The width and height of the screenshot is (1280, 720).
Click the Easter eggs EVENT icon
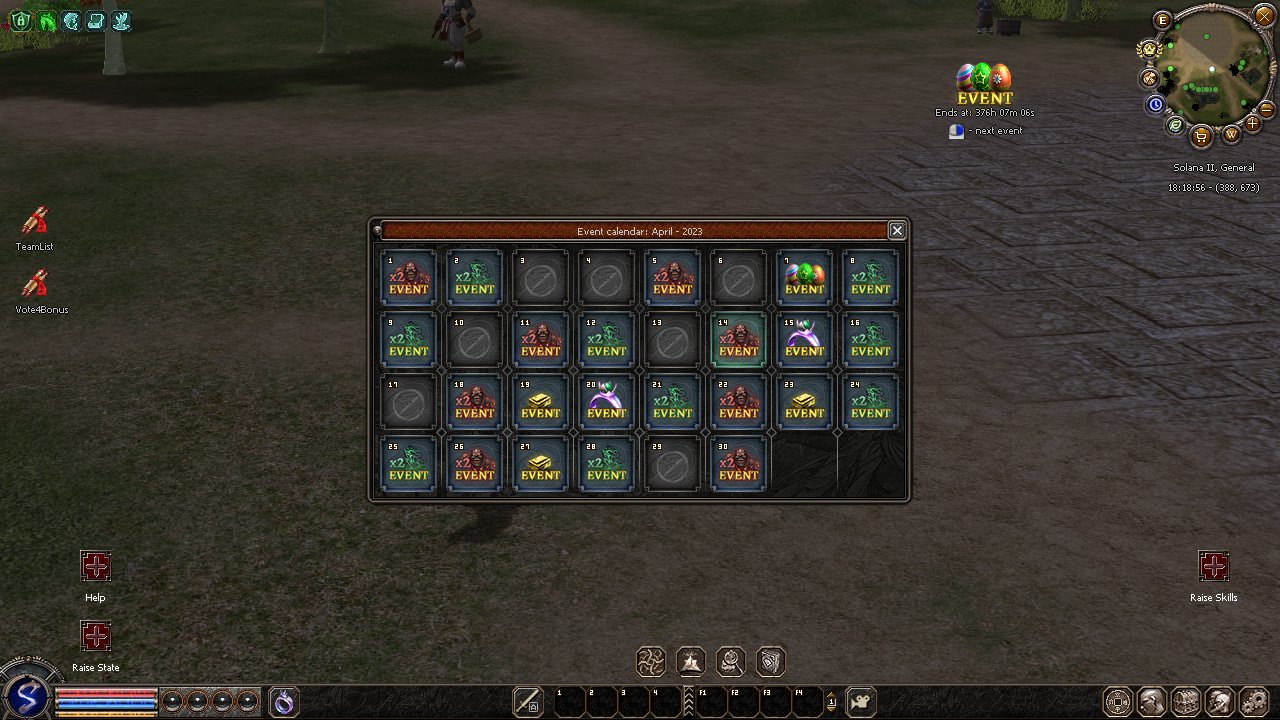[x=984, y=84]
